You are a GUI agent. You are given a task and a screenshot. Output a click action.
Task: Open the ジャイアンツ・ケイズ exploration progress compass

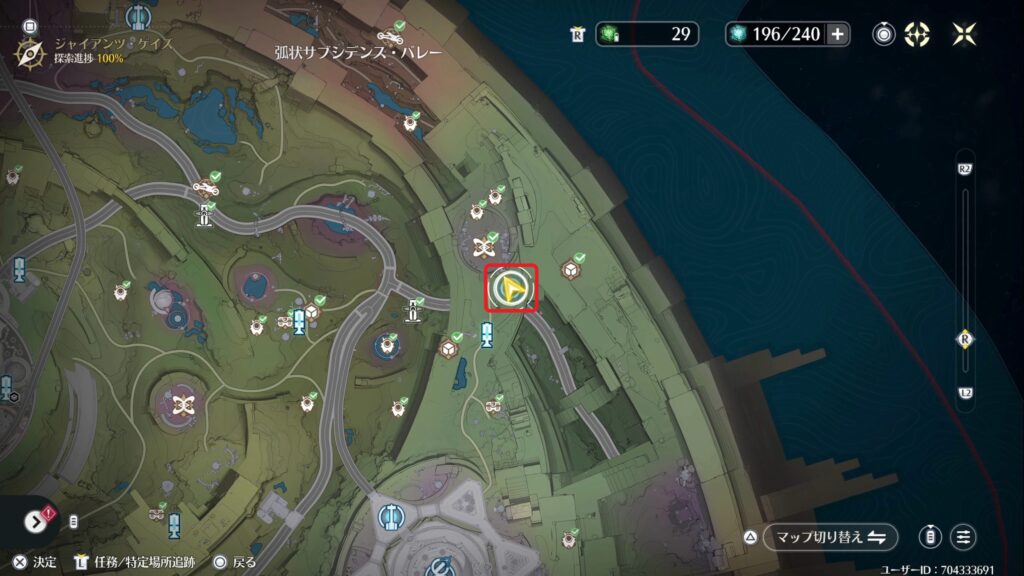click(28, 51)
